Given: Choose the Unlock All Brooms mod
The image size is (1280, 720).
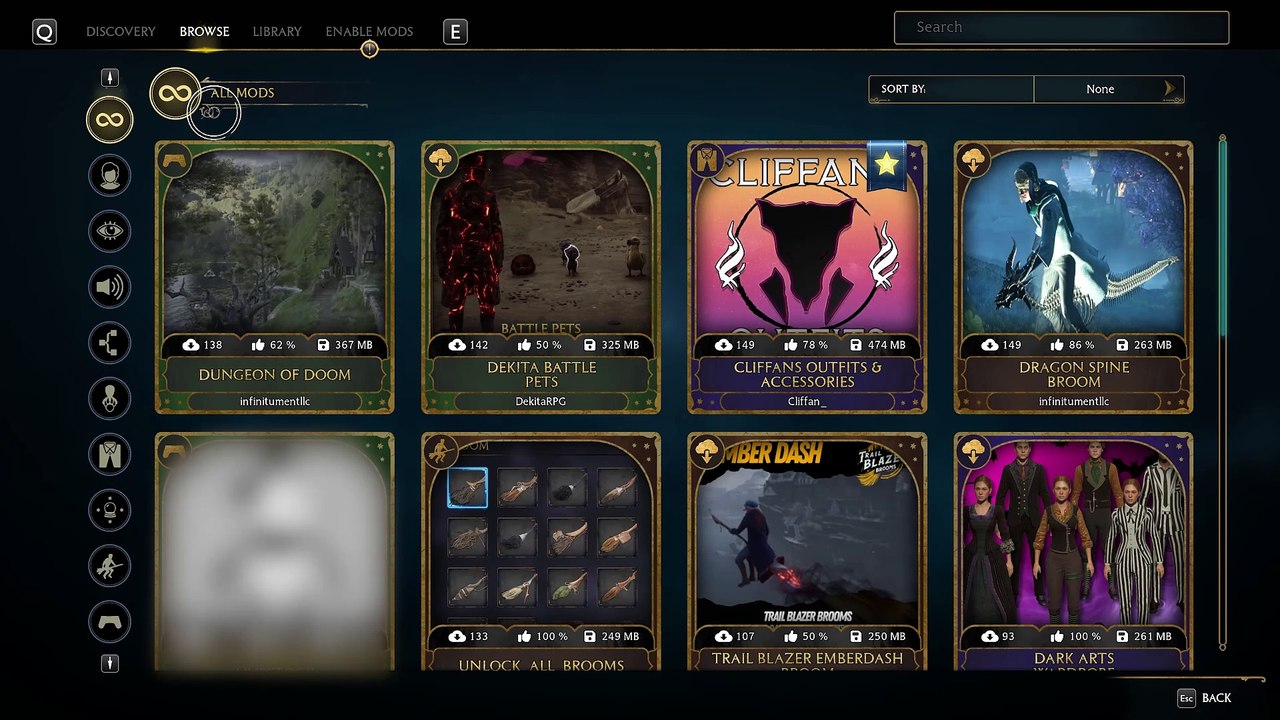Looking at the screenshot, I should pyautogui.click(x=541, y=552).
